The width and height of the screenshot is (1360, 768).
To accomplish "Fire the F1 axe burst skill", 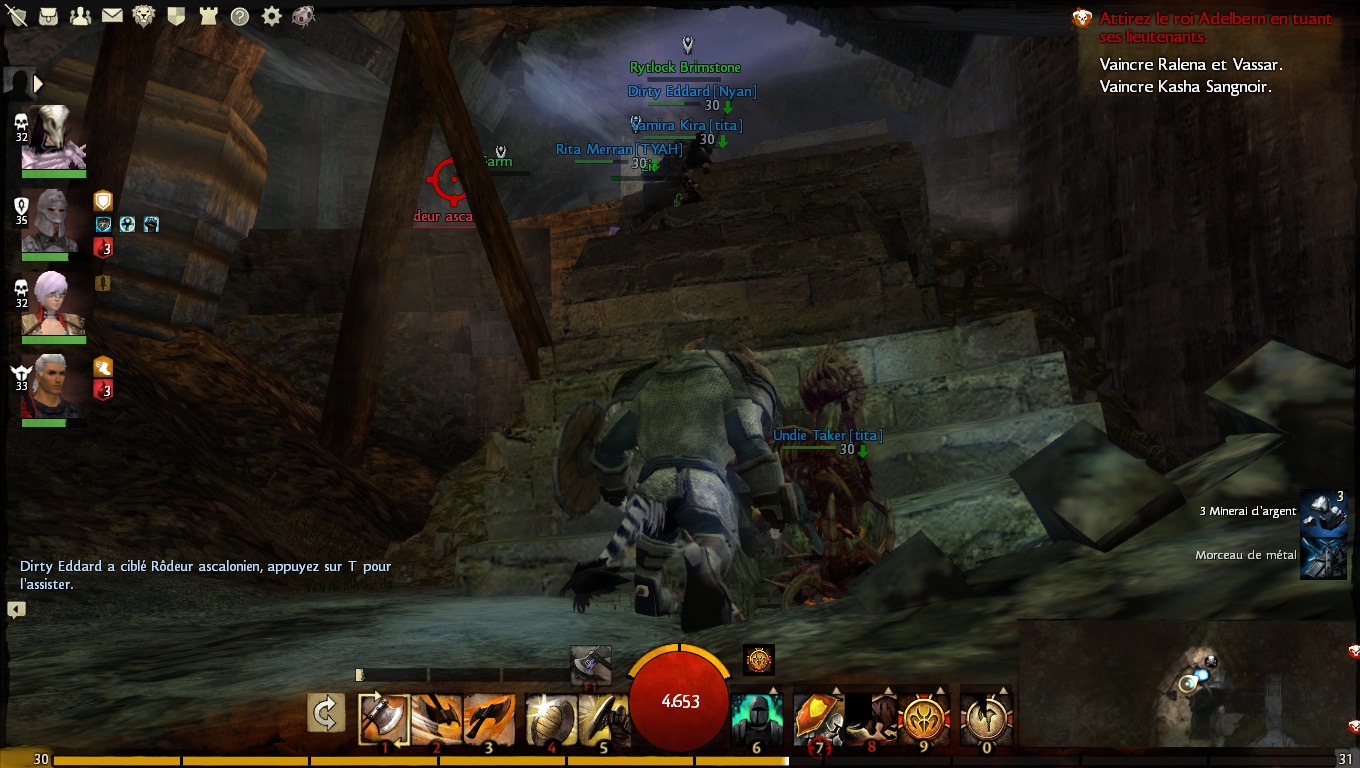I will click(590, 665).
